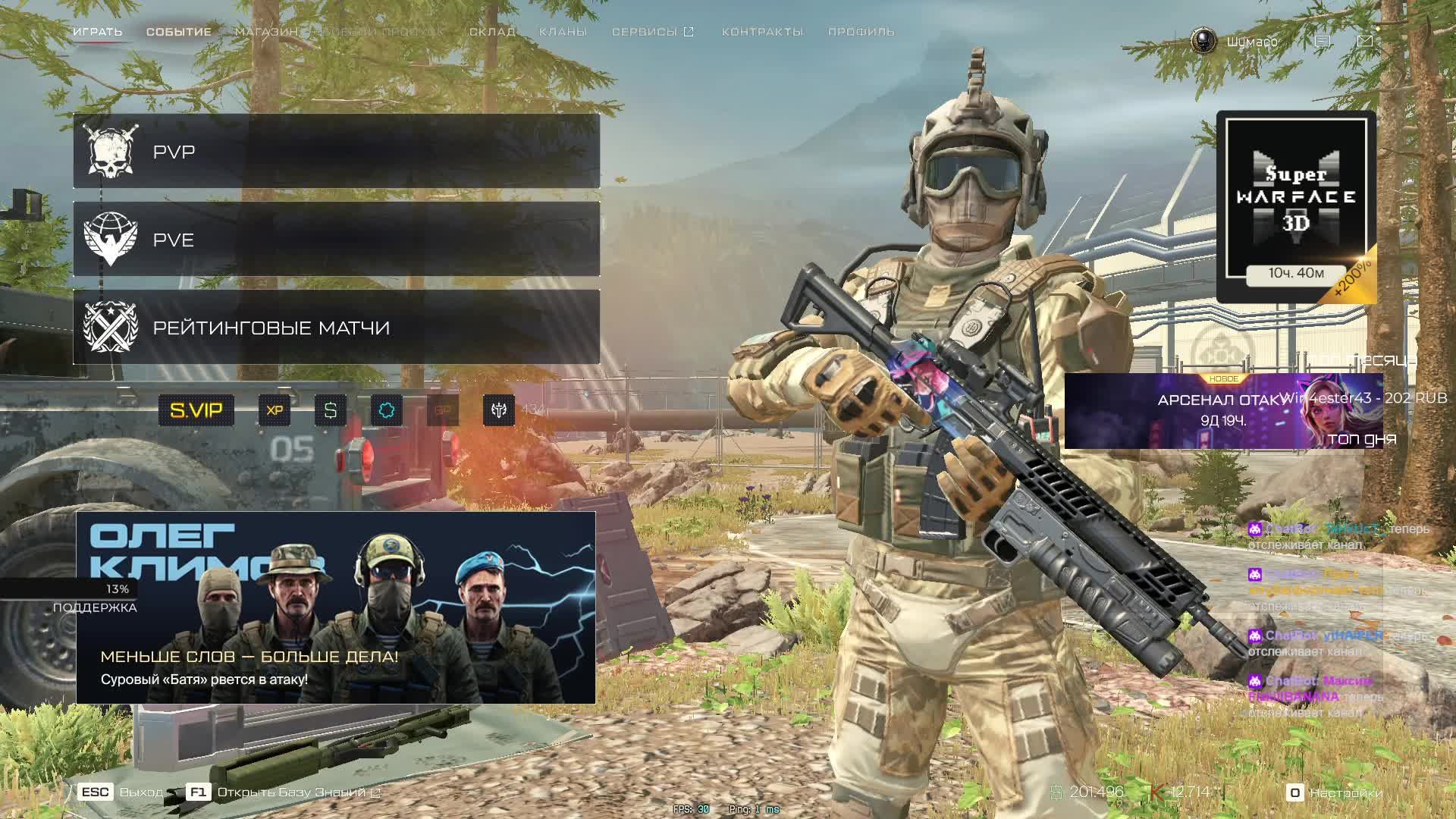
Task: View the Профиль profile tab
Action: (x=861, y=32)
